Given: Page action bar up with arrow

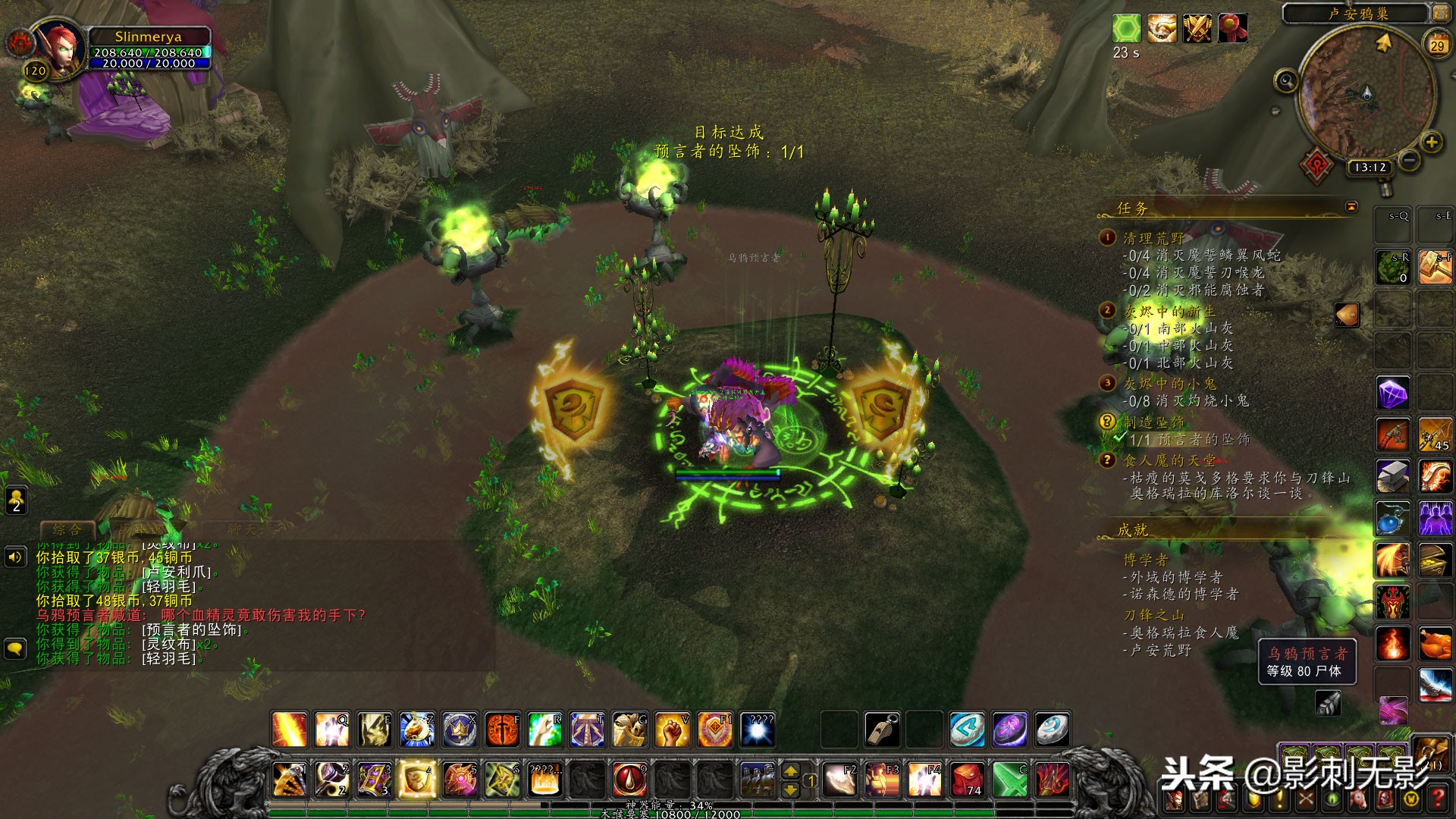Looking at the screenshot, I should point(790,770).
